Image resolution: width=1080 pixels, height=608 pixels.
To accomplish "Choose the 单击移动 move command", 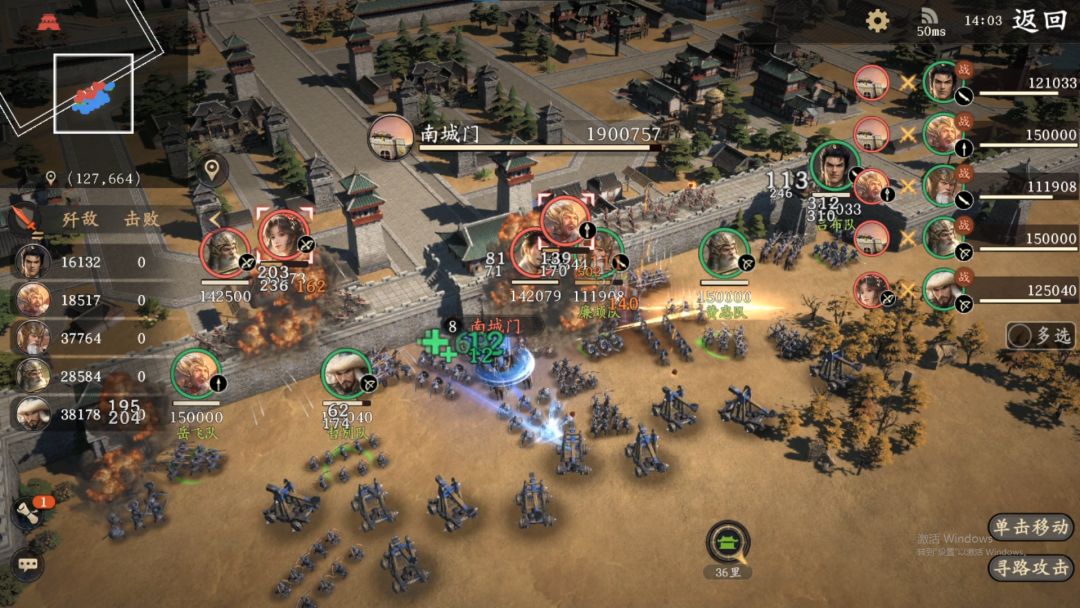I will click(1032, 527).
